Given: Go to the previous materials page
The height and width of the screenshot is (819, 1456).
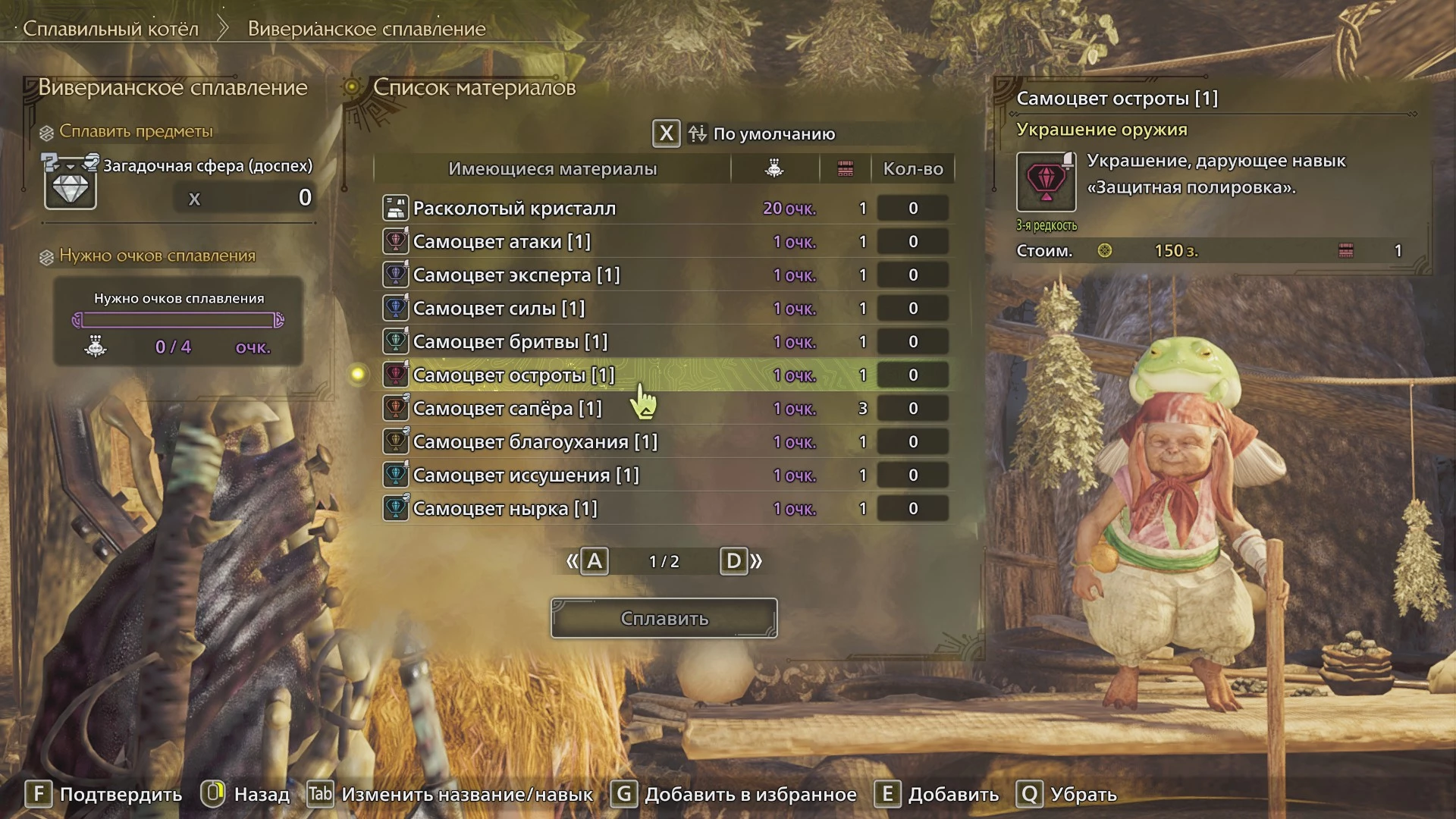Looking at the screenshot, I should click(x=594, y=561).
